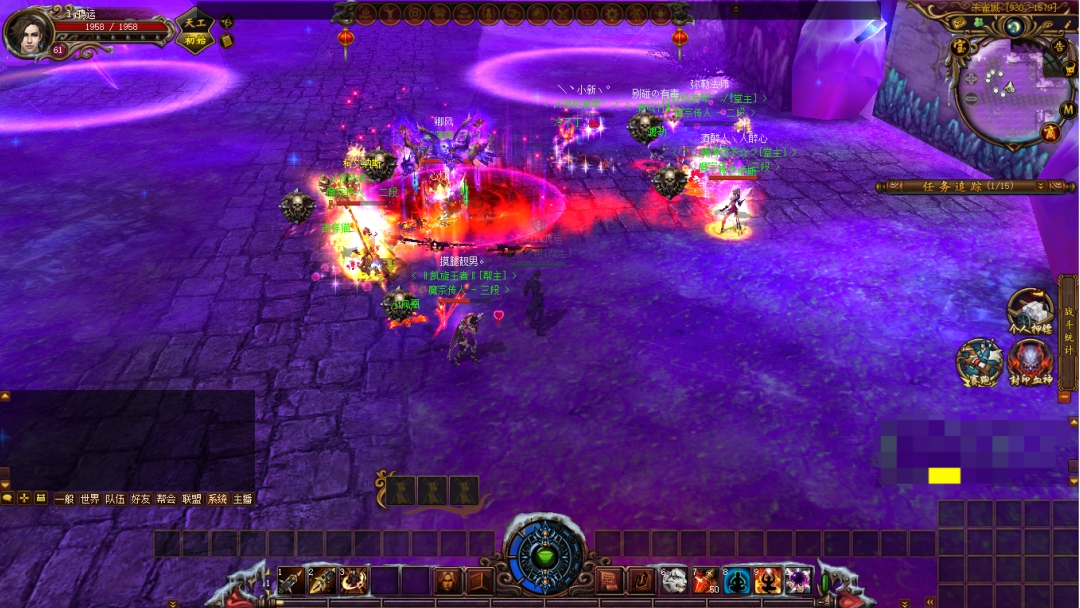The image size is (1080, 608).
Task: Use the skill in hotbar slot 1
Action: tap(291, 581)
